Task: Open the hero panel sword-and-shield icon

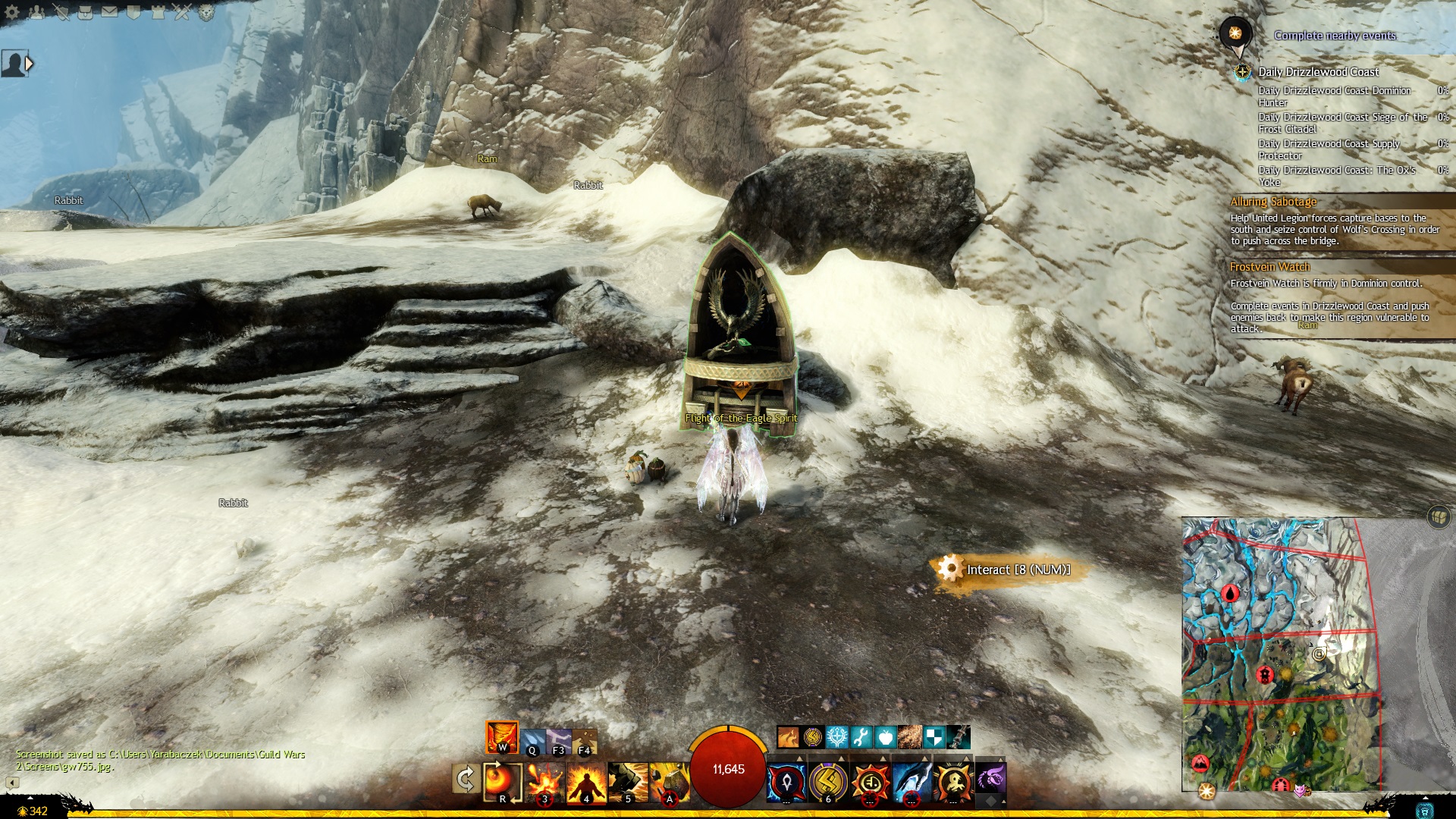Action: (61, 12)
